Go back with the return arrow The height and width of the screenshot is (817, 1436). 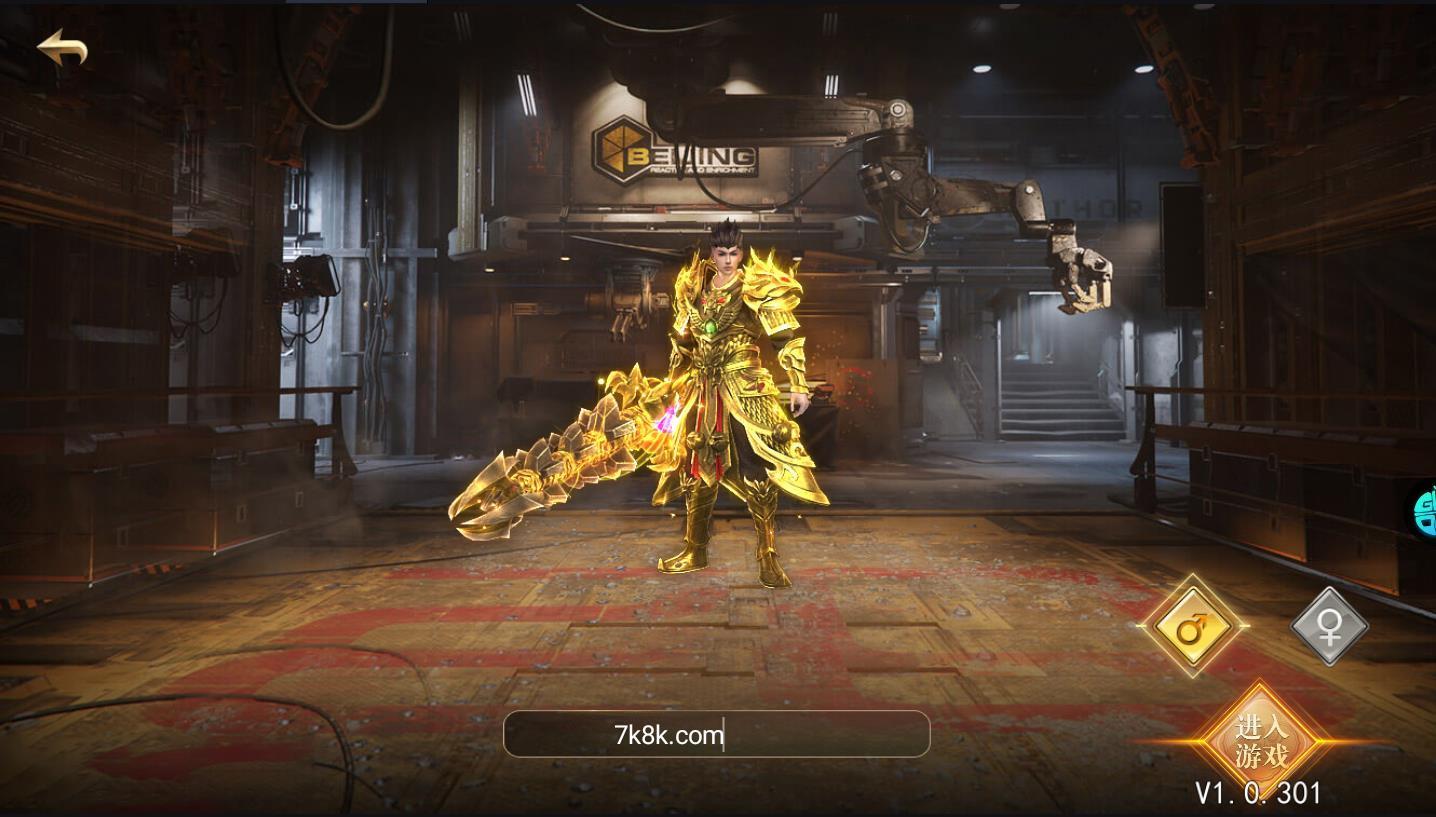(x=62, y=49)
